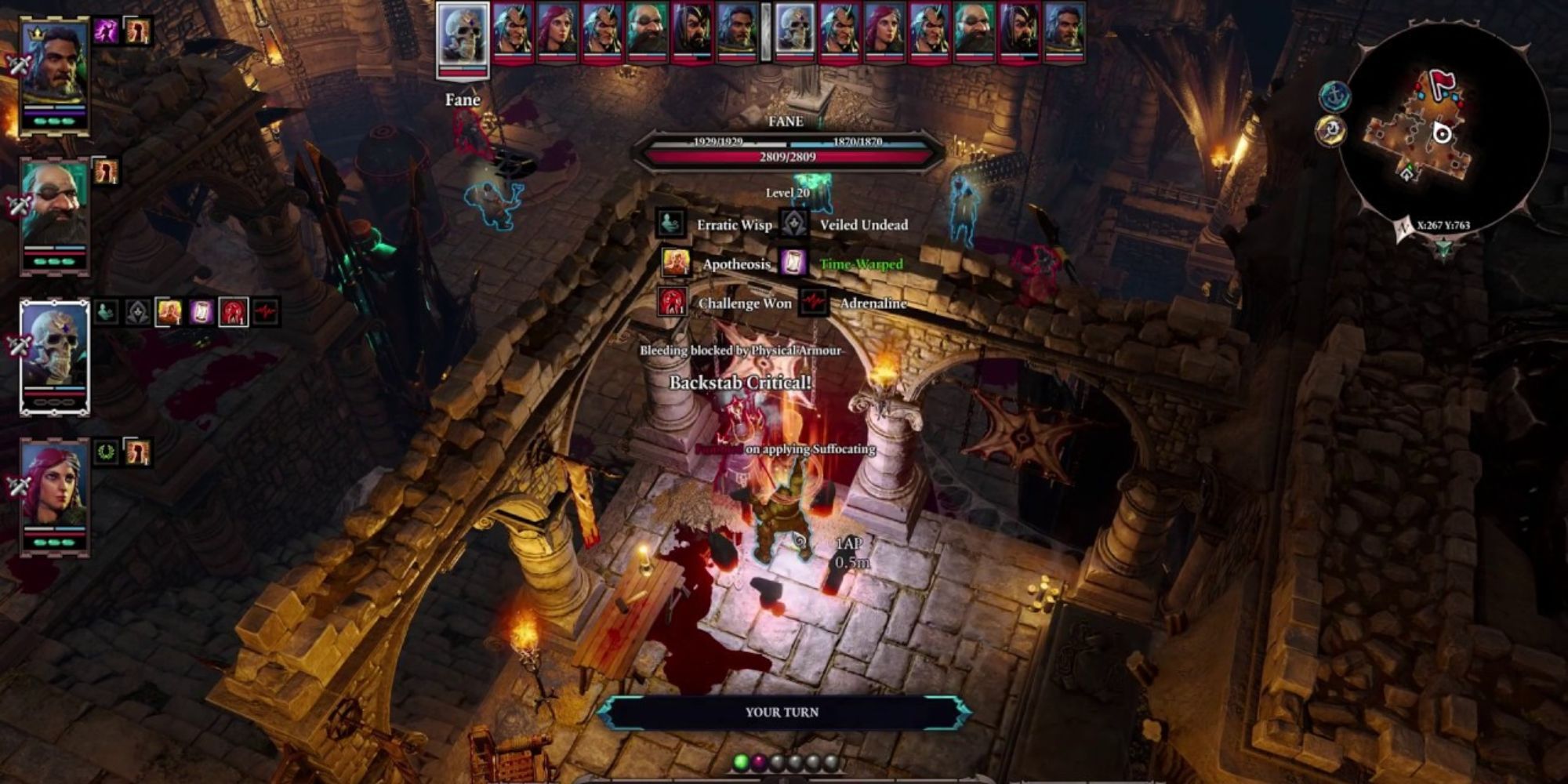Select the eye-patched dwarf's portrait on the left

(55, 203)
